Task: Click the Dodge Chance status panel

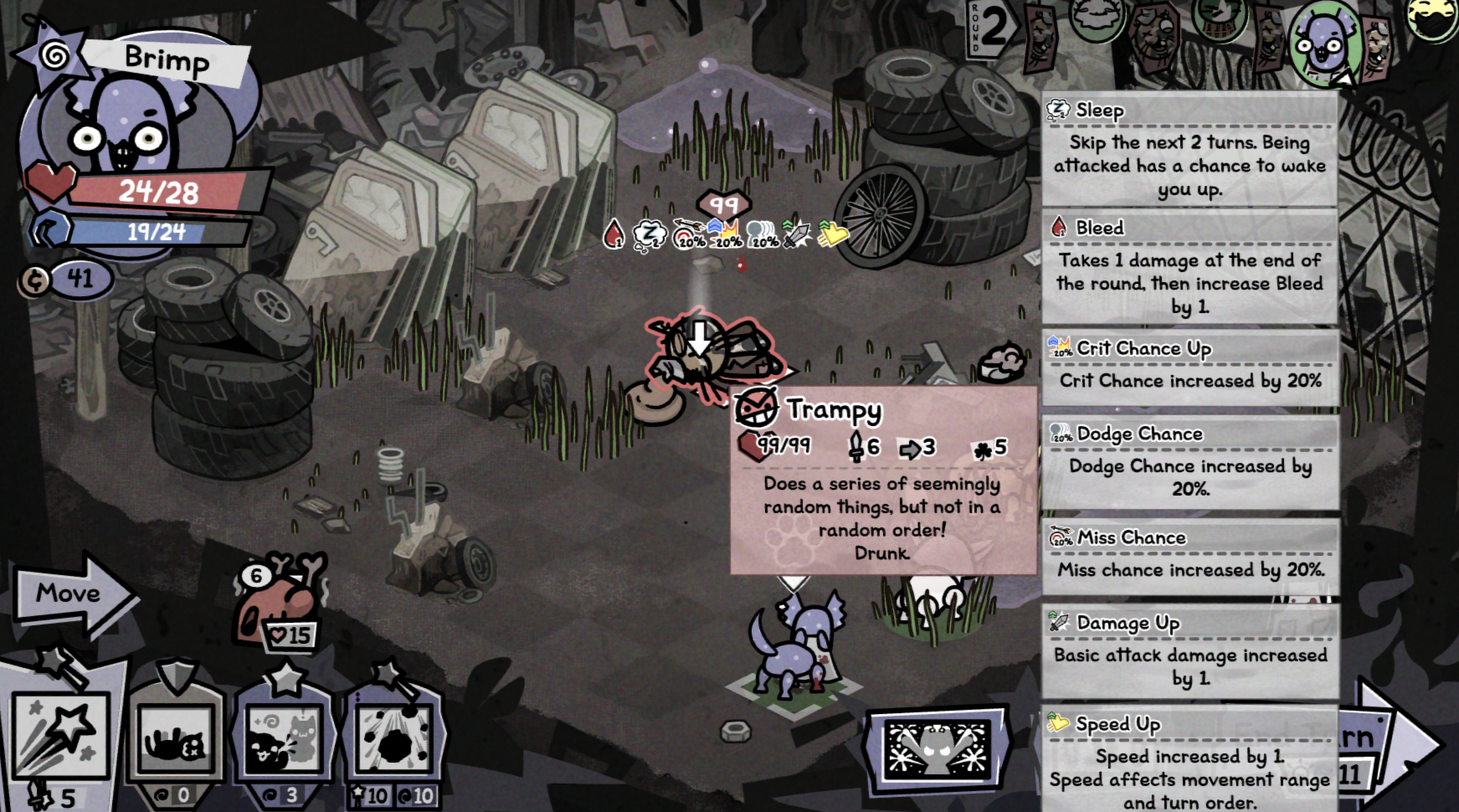Action: tap(1189, 462)
